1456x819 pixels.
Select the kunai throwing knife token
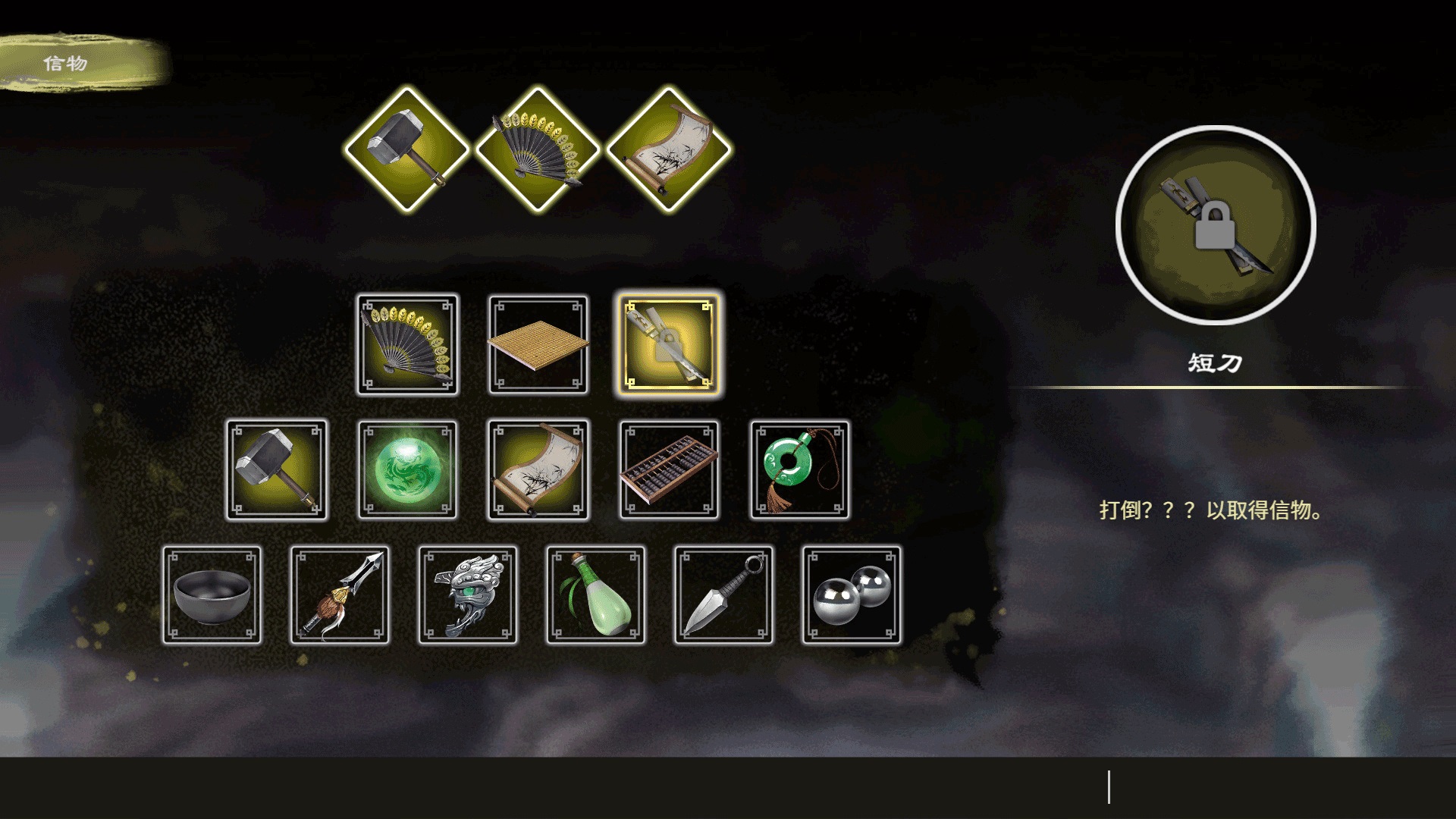[x=723, y=595]
